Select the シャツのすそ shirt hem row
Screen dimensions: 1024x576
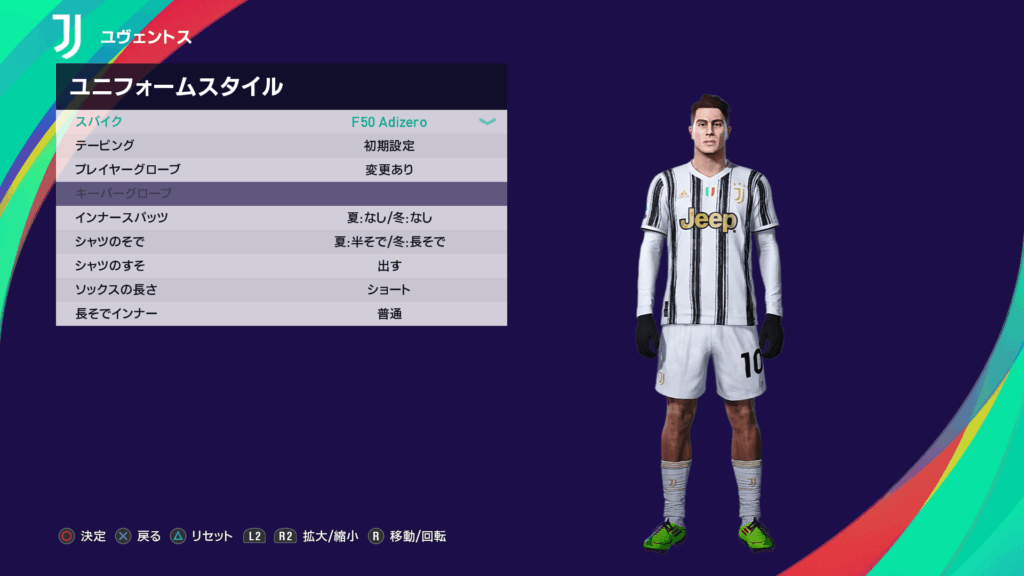[x=280, y=266]
